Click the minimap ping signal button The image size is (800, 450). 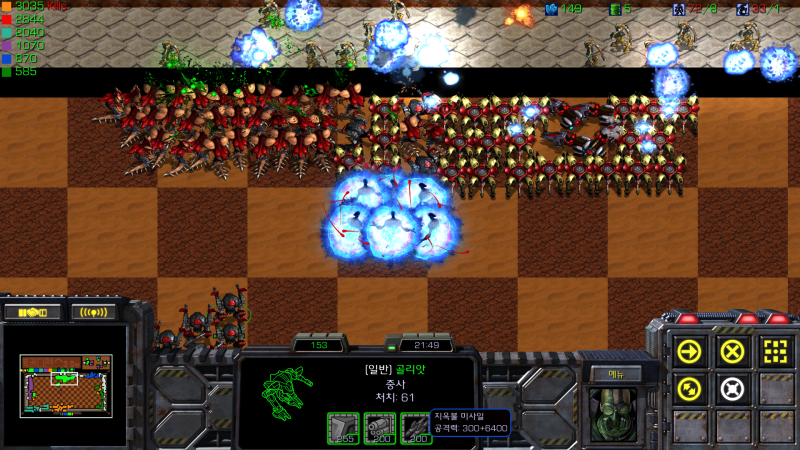pyautogui.click(x=93, y=312)
